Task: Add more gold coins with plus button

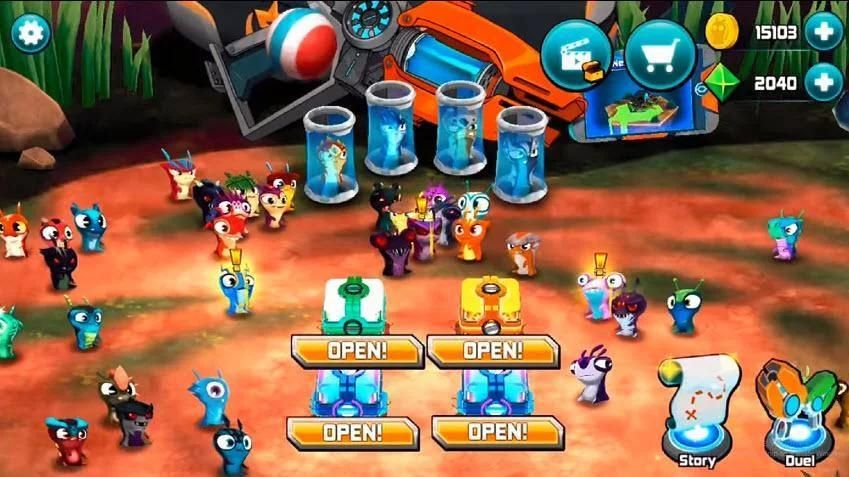Action: point(823,32)
